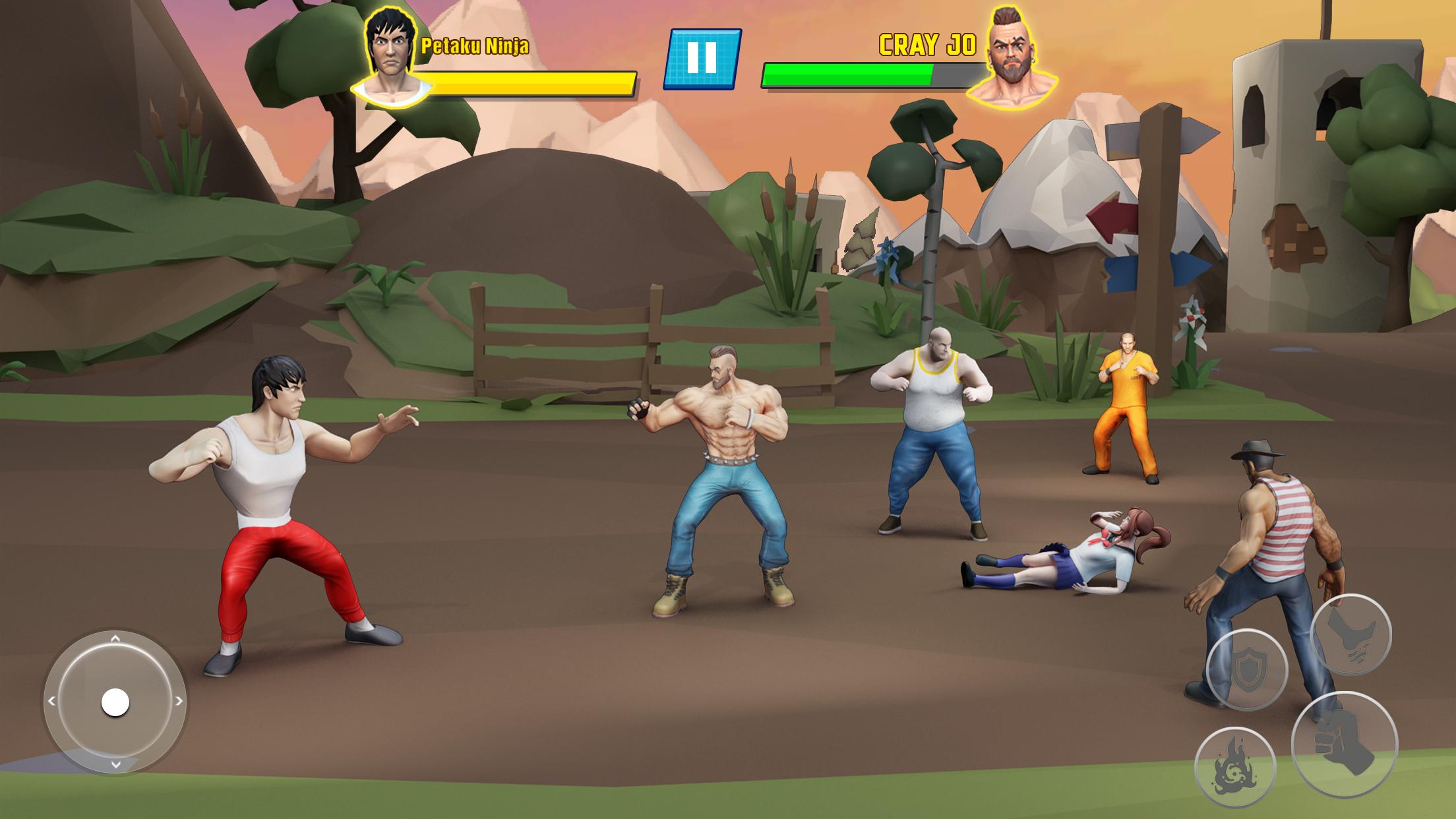Tap the joystick's down arrow
The image size is (1456, 819).
(x=115, y=765)
